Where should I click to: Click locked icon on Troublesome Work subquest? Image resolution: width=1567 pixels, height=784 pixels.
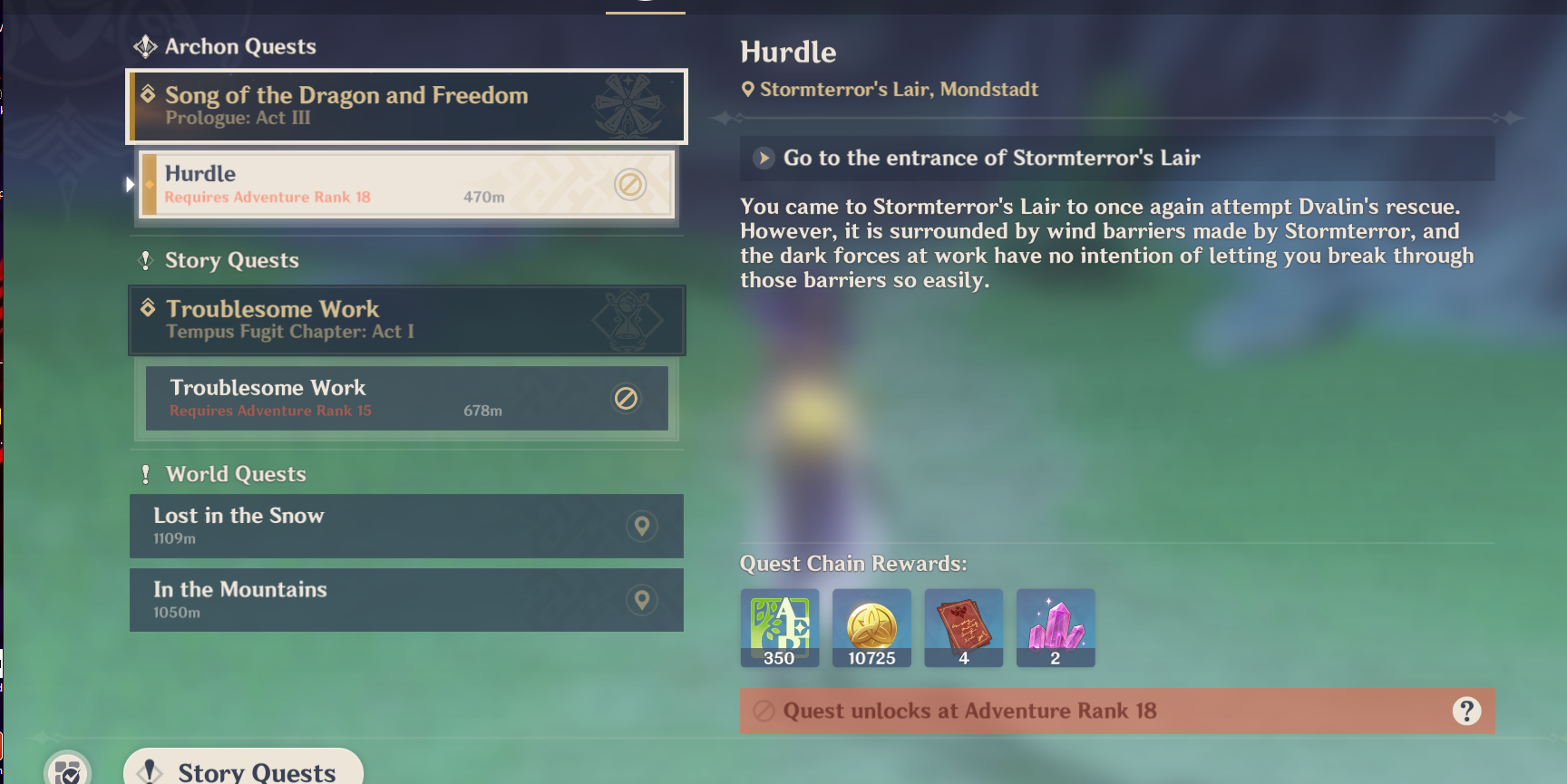click(628, 397)
